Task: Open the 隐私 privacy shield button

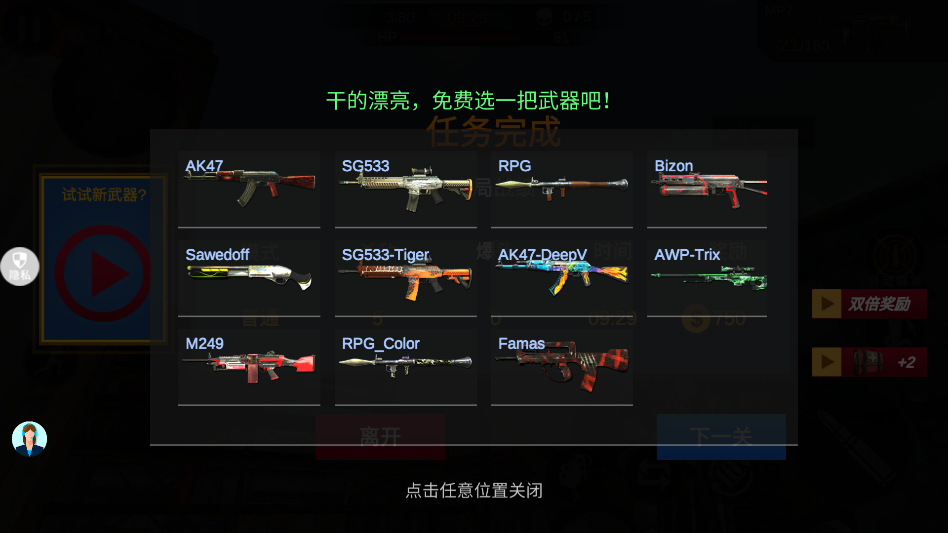Action: click(19, 266)
